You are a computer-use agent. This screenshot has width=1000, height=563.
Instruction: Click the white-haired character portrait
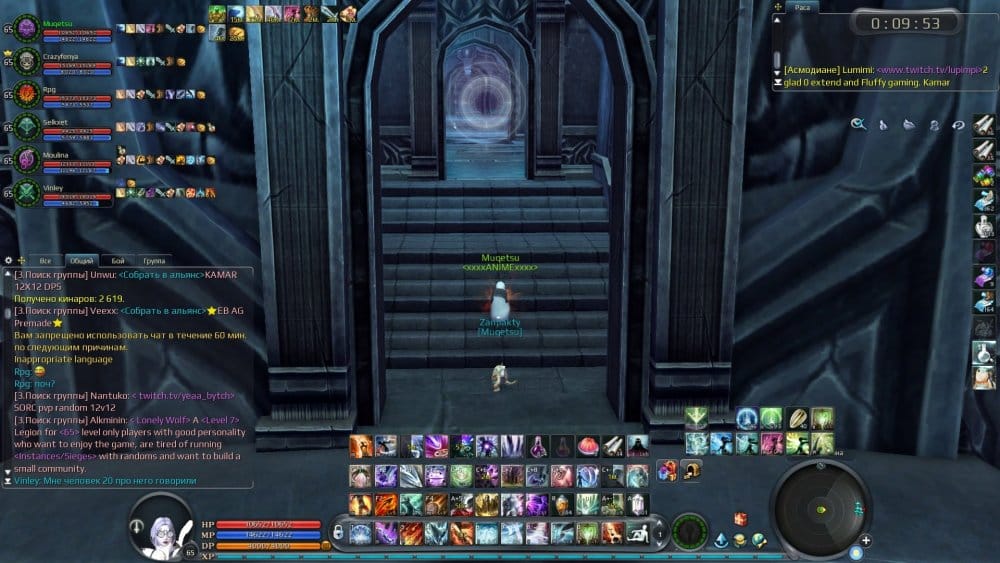pyautogui.click(x=160, y=525)
